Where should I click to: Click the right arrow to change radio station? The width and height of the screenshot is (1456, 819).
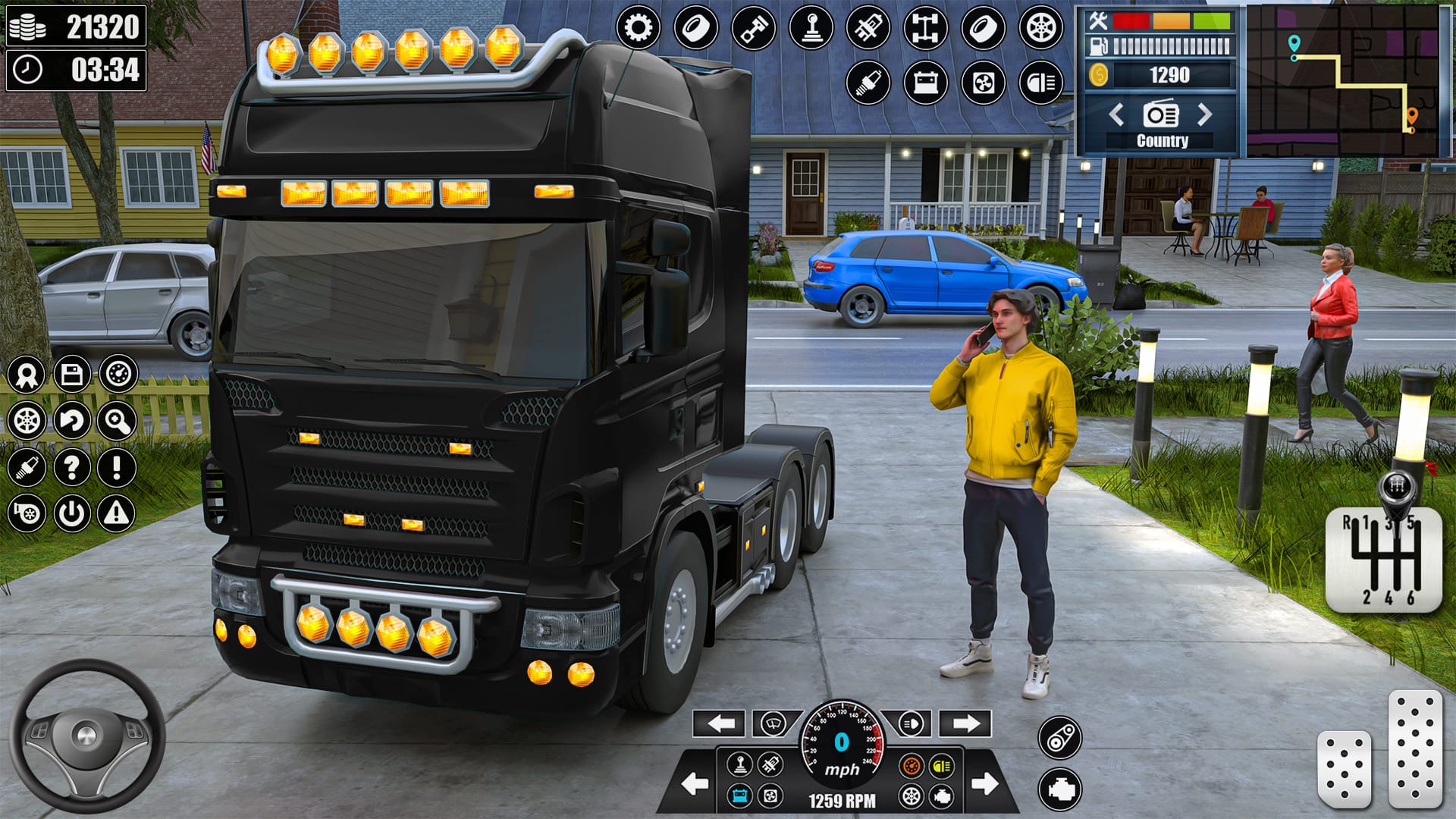tap(1204, 115)
